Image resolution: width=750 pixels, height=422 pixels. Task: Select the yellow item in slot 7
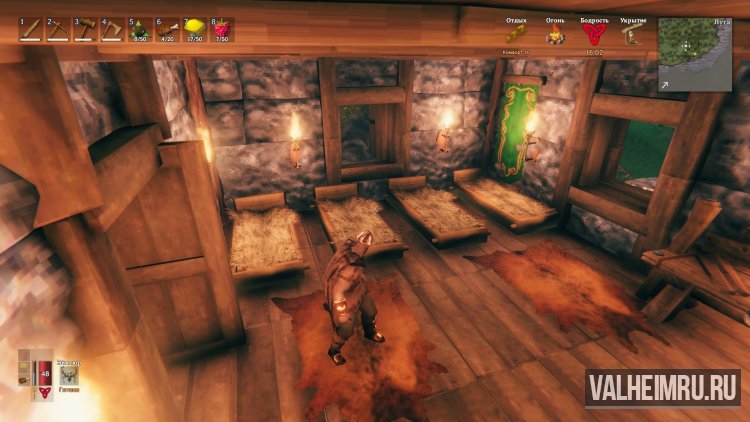click(192, 29)
